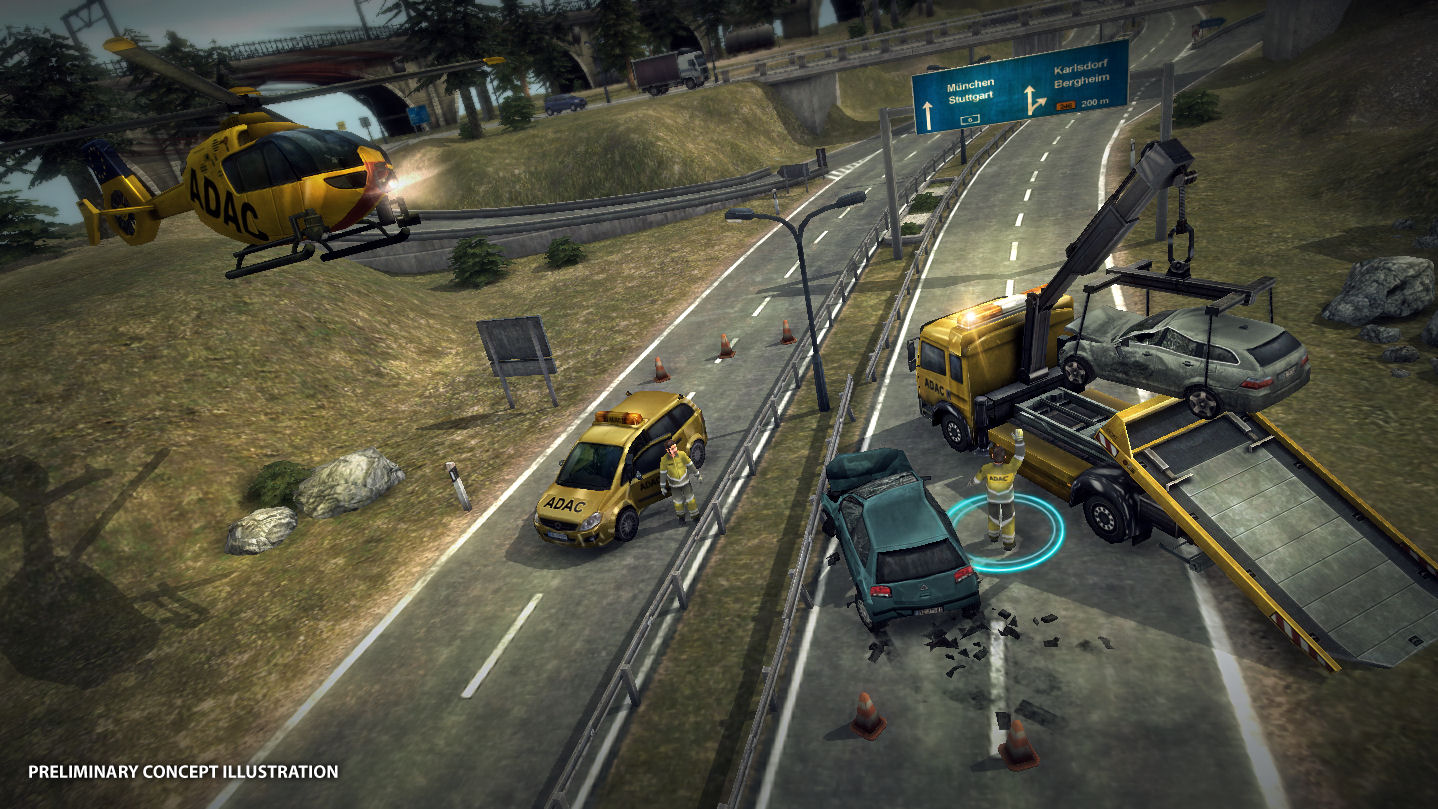The height and width of the screenshot is (809, 1438).
Task: Select the ADAC worker inside the cyan ring
Action: (x=1001, y=495)
